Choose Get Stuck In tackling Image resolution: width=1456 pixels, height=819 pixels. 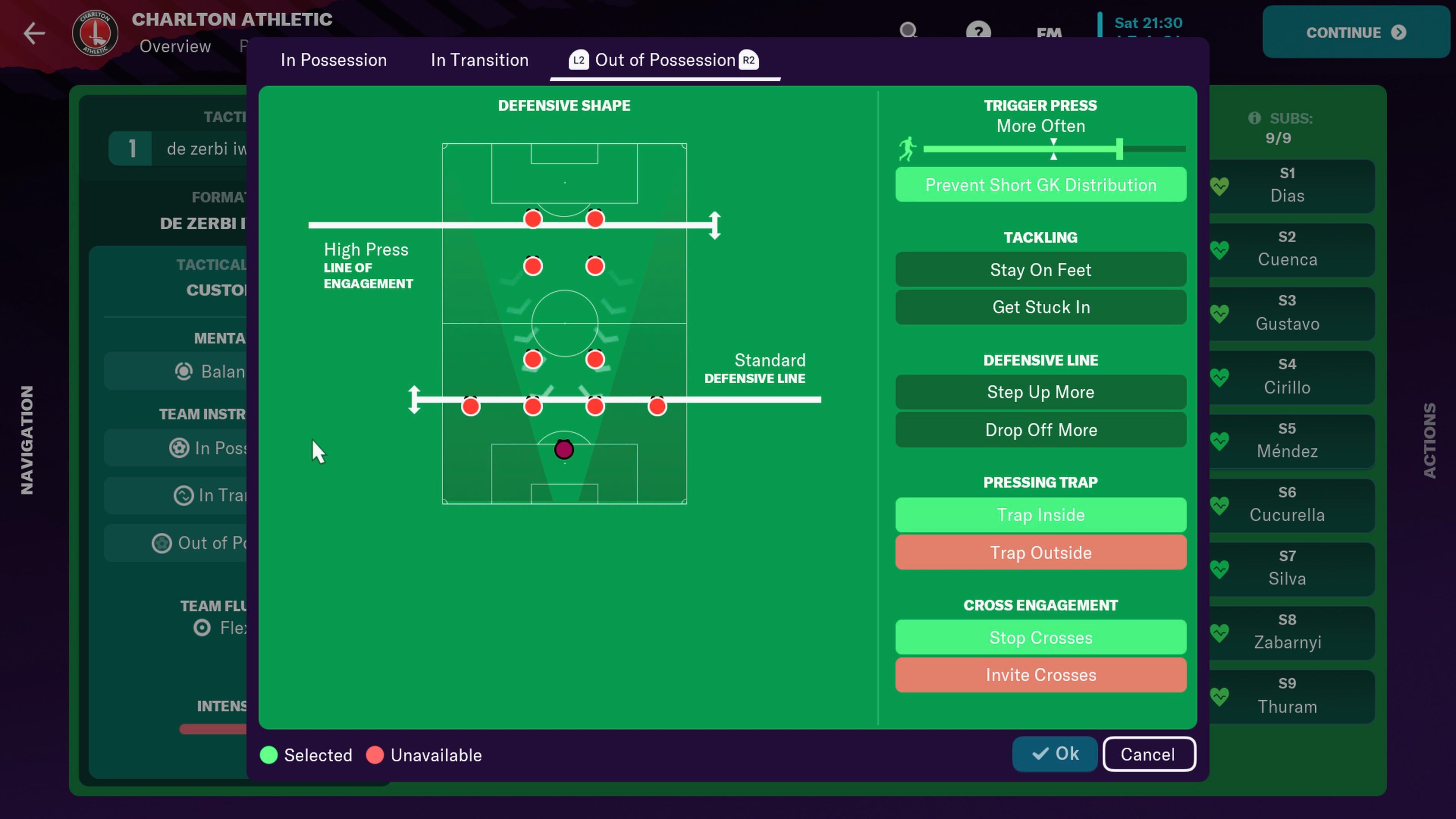coord(1040,307)
